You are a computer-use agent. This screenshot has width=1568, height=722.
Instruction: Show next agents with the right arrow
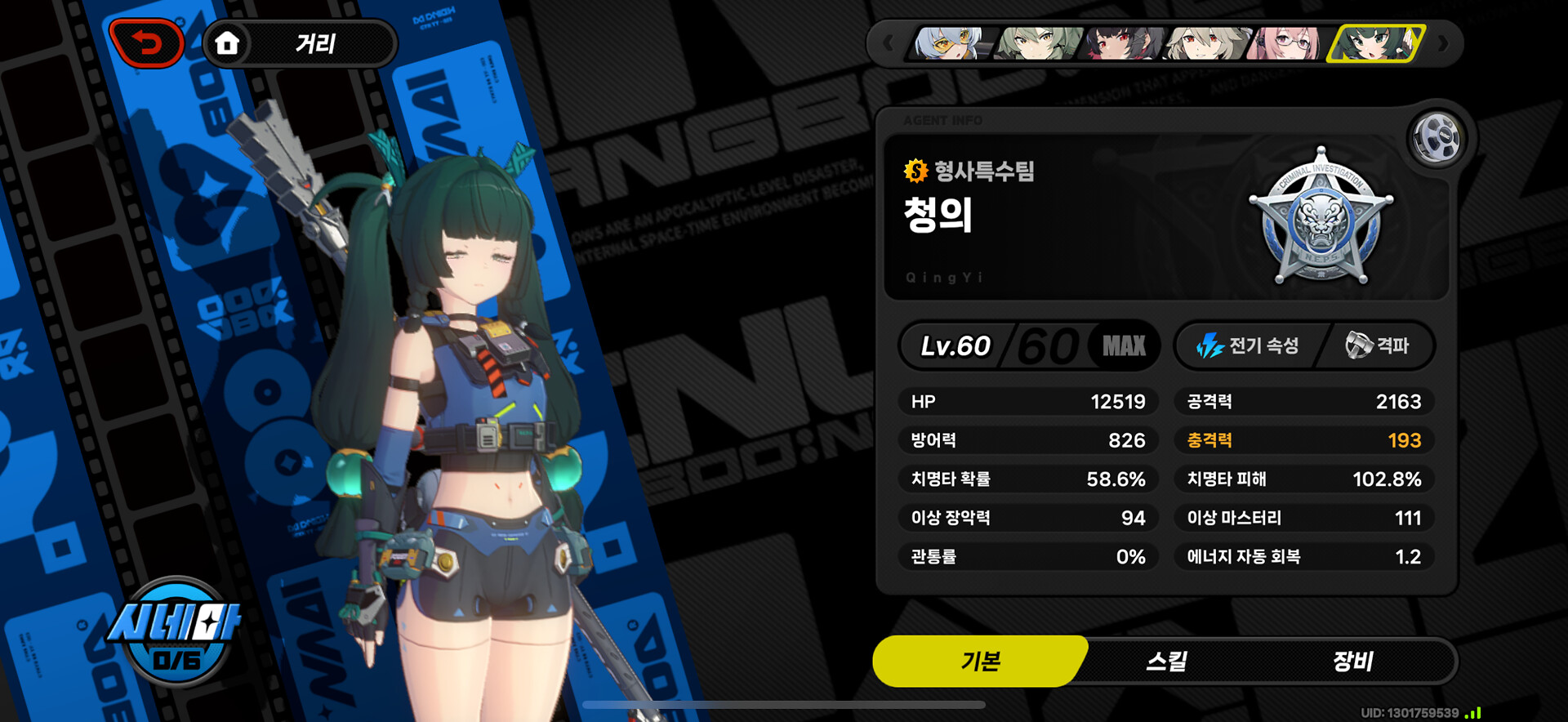coord(1443,43)
